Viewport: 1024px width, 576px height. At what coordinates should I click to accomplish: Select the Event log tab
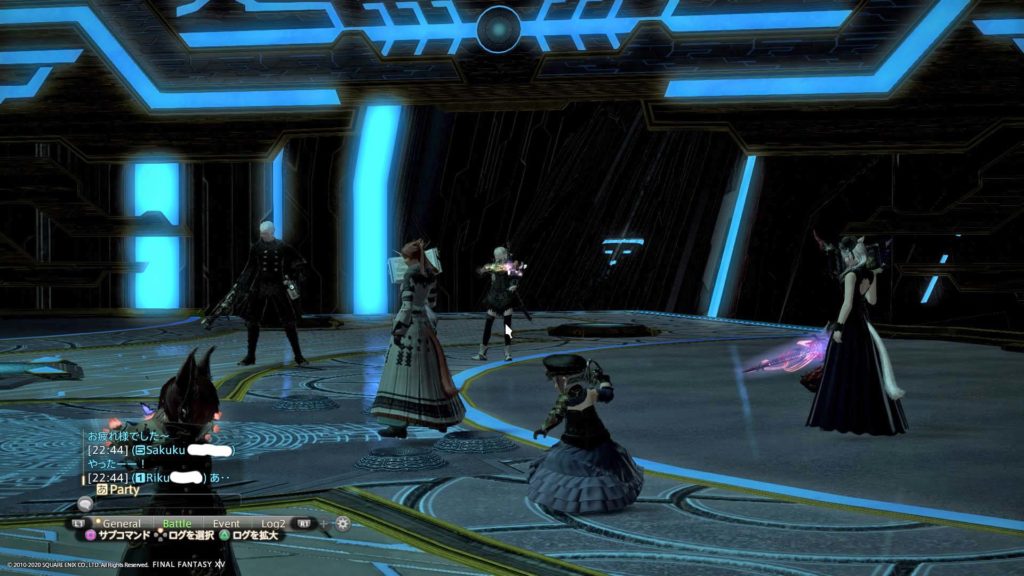pyautogui.click(x=226, y=523)
